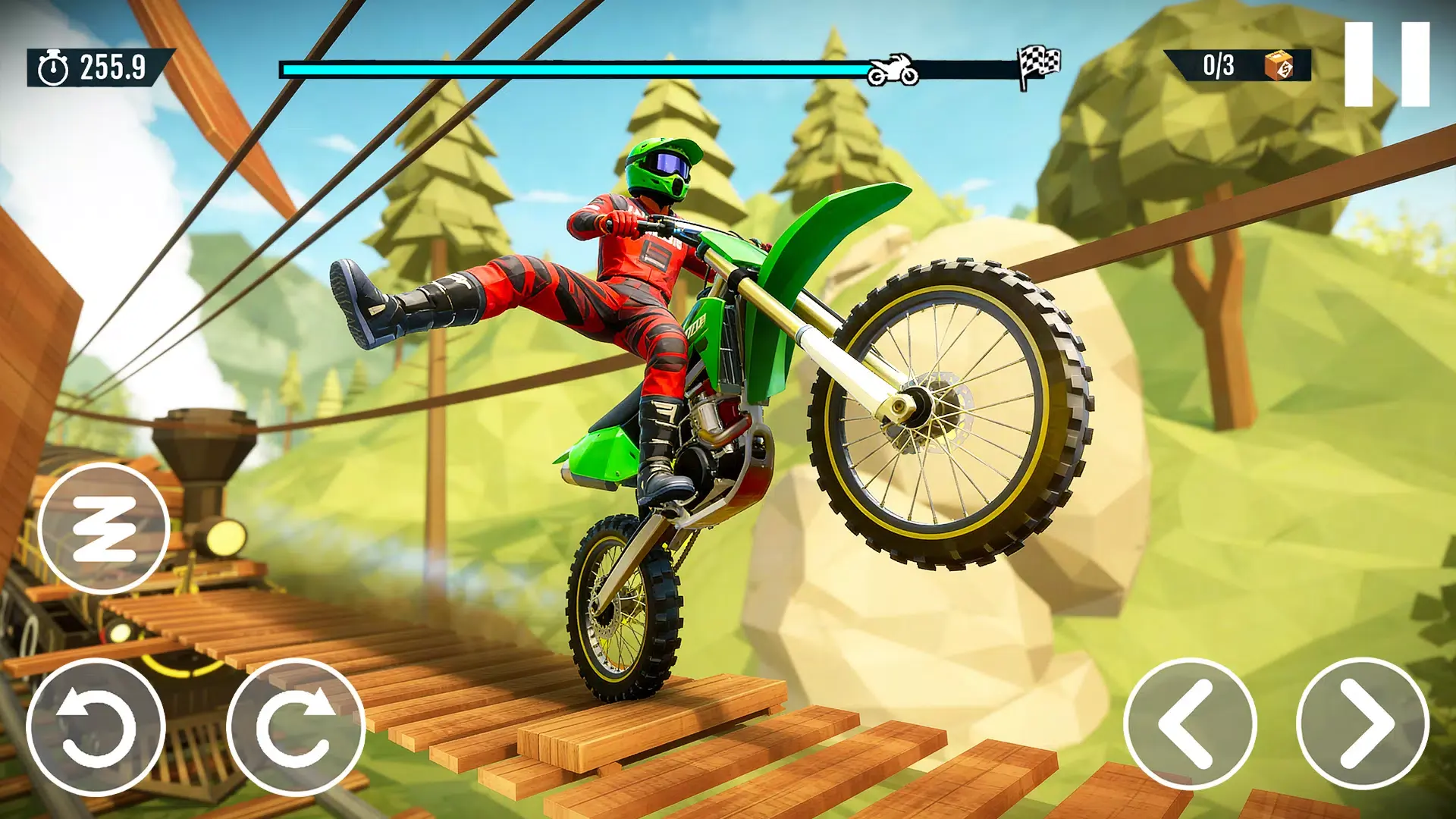Tilt bike backward with counterclockwise arrow
This screenshot has height=819, width=1456.
tap(96, 727)
